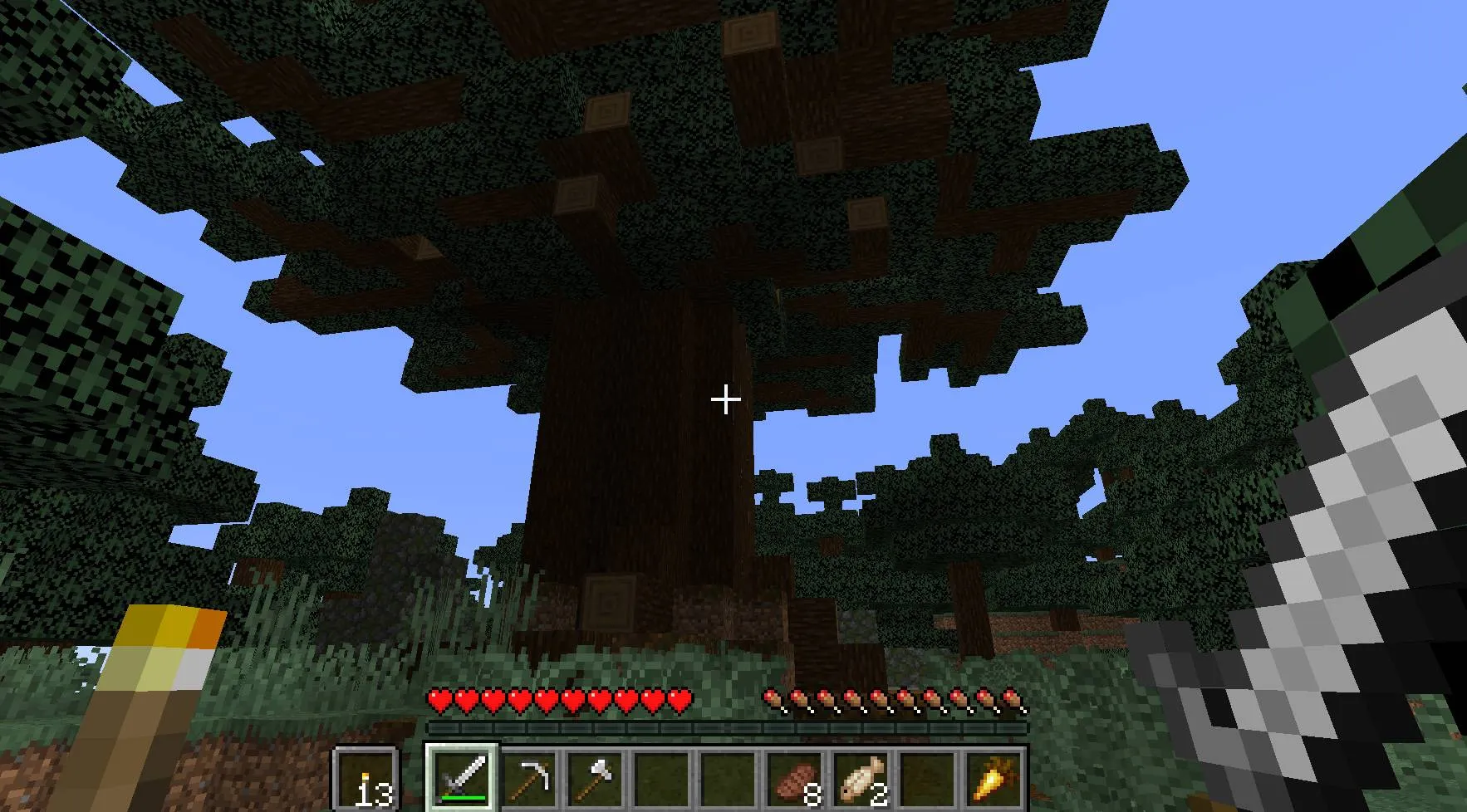Viewport: 1467px width, 812px height.
Task: Click the torch held in left hand
Action: 150,689
